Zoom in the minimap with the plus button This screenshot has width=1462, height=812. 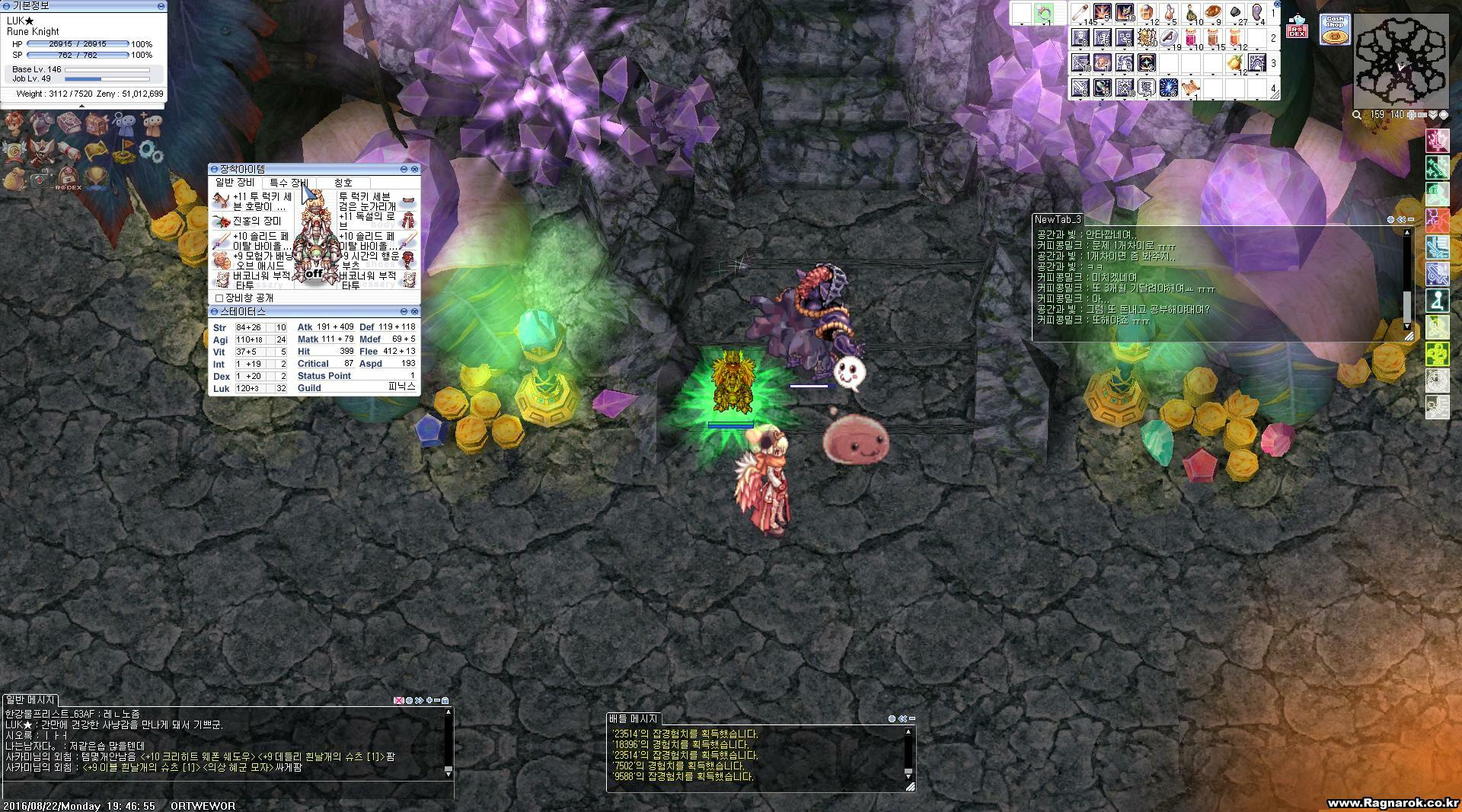(1411, 115)
